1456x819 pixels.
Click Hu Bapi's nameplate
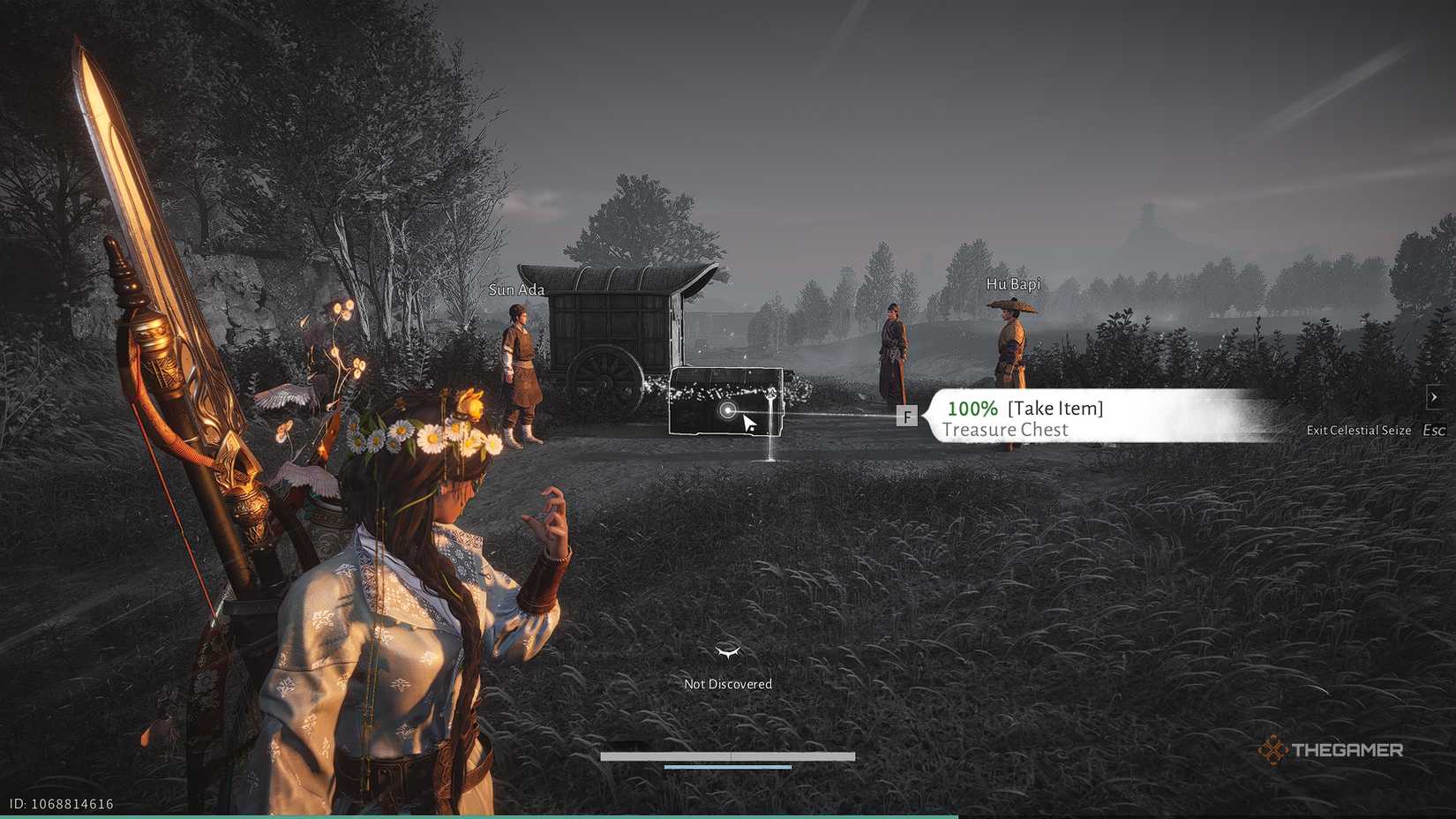[x=1014, y=283]
